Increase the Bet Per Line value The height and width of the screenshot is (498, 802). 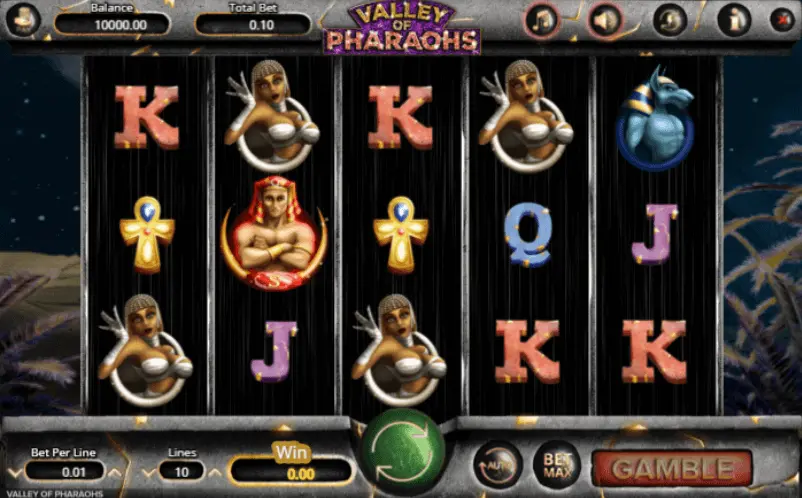[x=114, y=470]
